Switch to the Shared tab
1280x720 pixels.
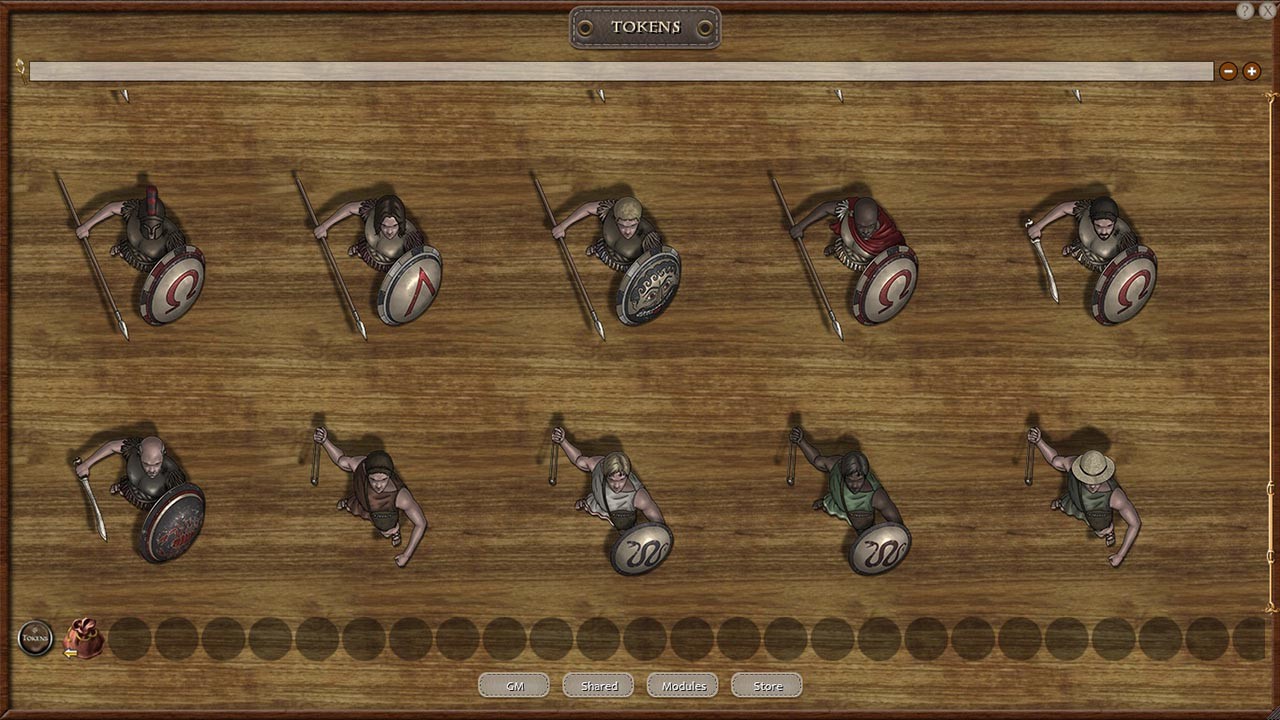(x=597, y=685)
